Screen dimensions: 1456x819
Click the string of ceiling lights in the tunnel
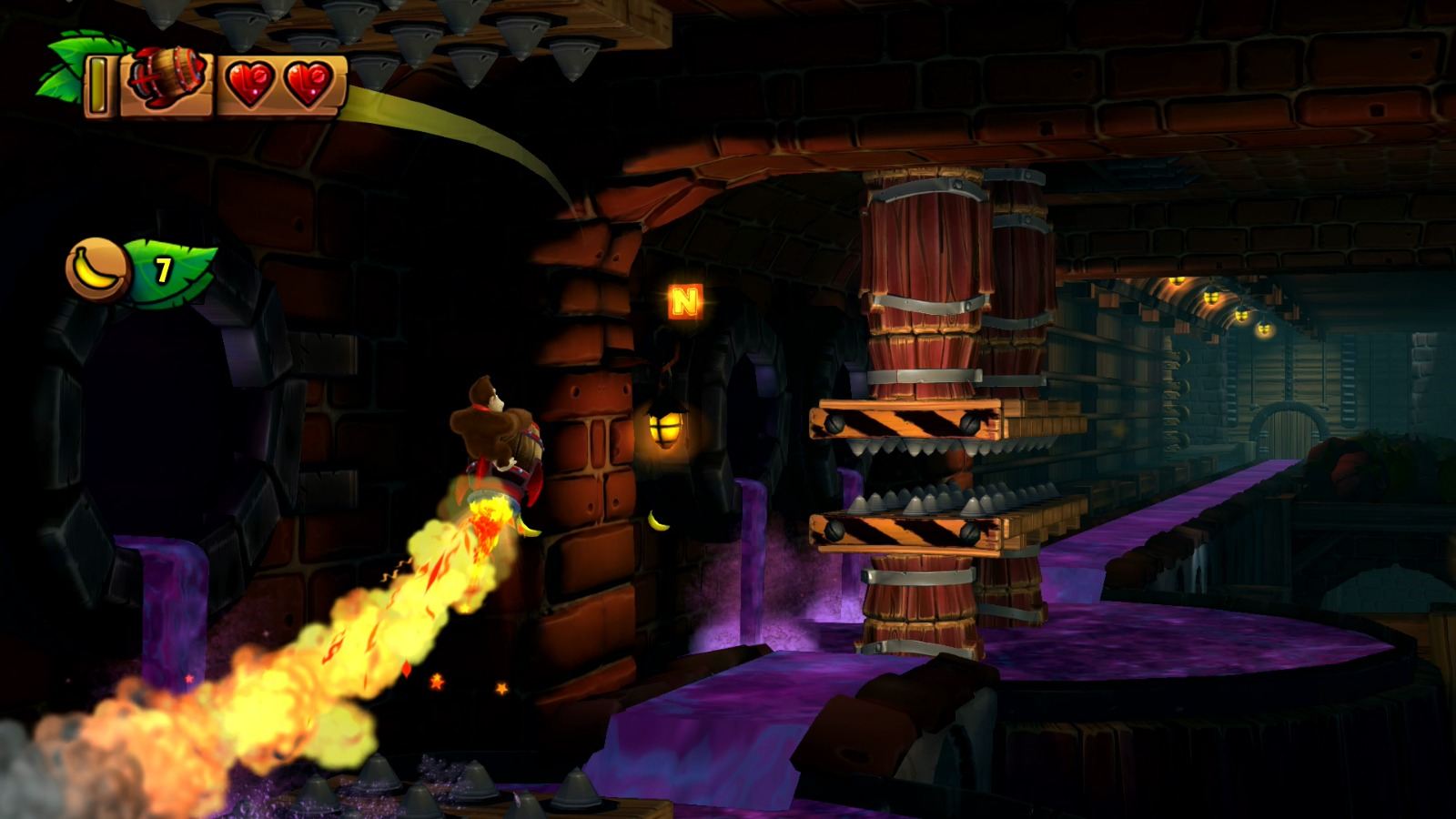1210,300
